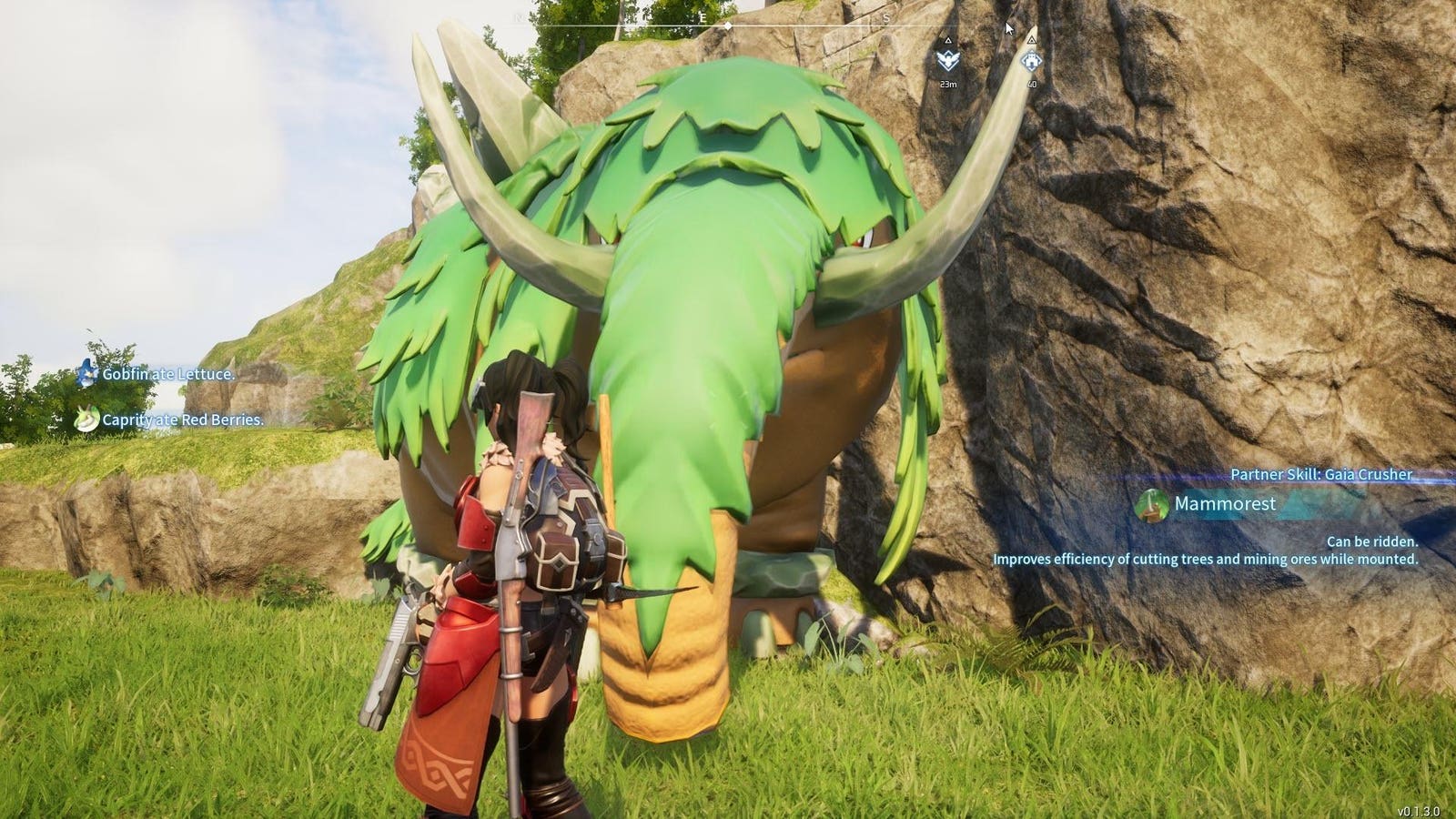1456x819 pixels.
Task: Click the Caprity icon in the event log
Action: point(87,419)
